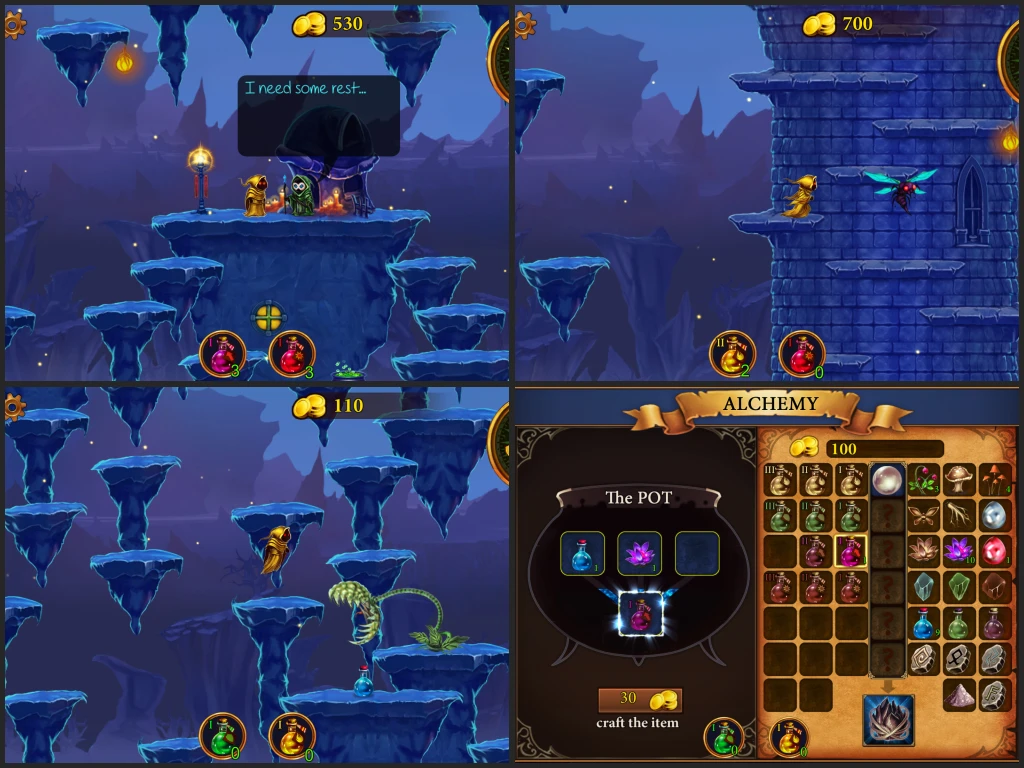The image size is (1024, 768).
Task: Select the silver-blue egg ingredient
Action: click(x=995, y=516)
